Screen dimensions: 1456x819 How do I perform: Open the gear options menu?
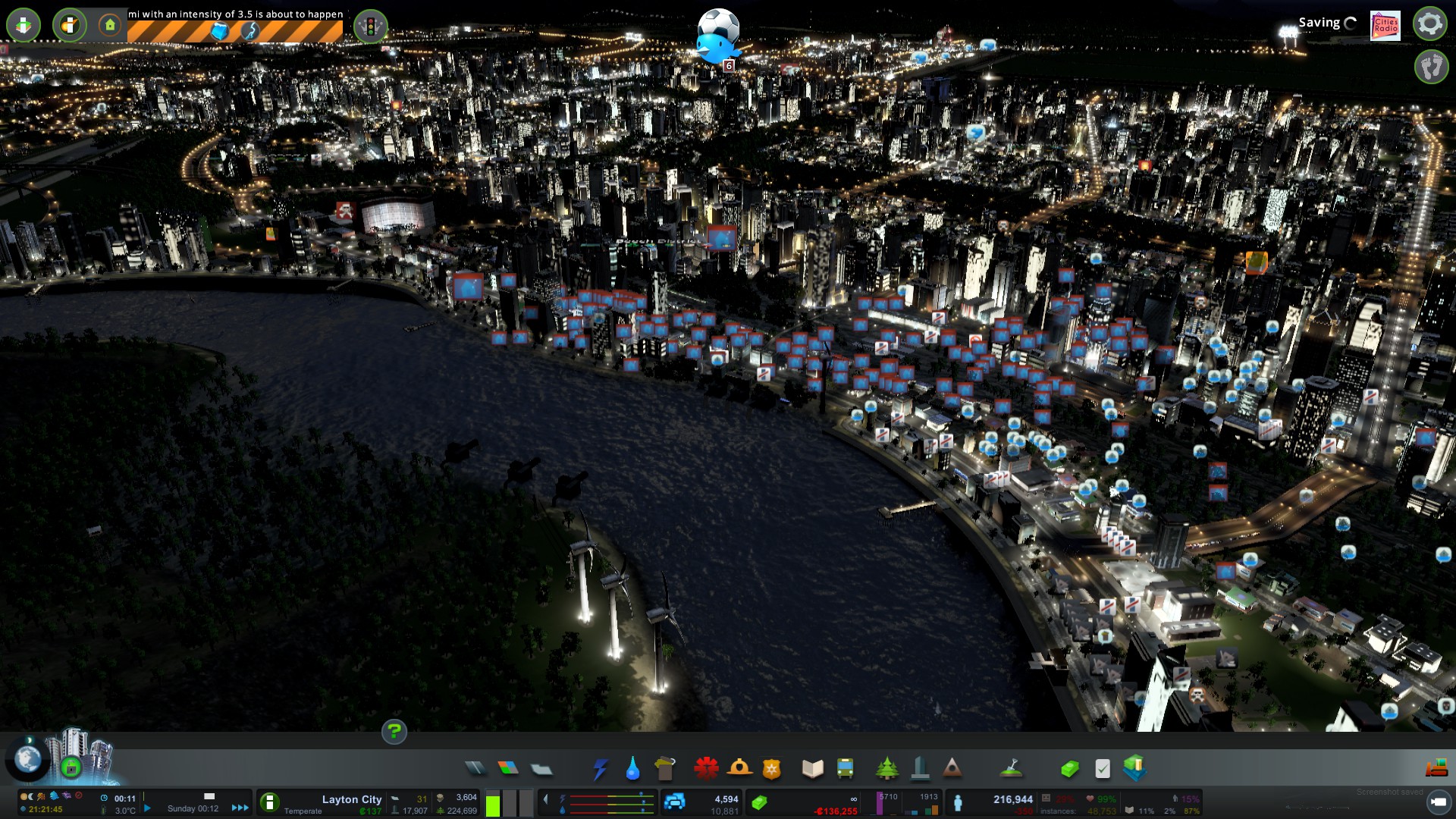[1429, 24]
